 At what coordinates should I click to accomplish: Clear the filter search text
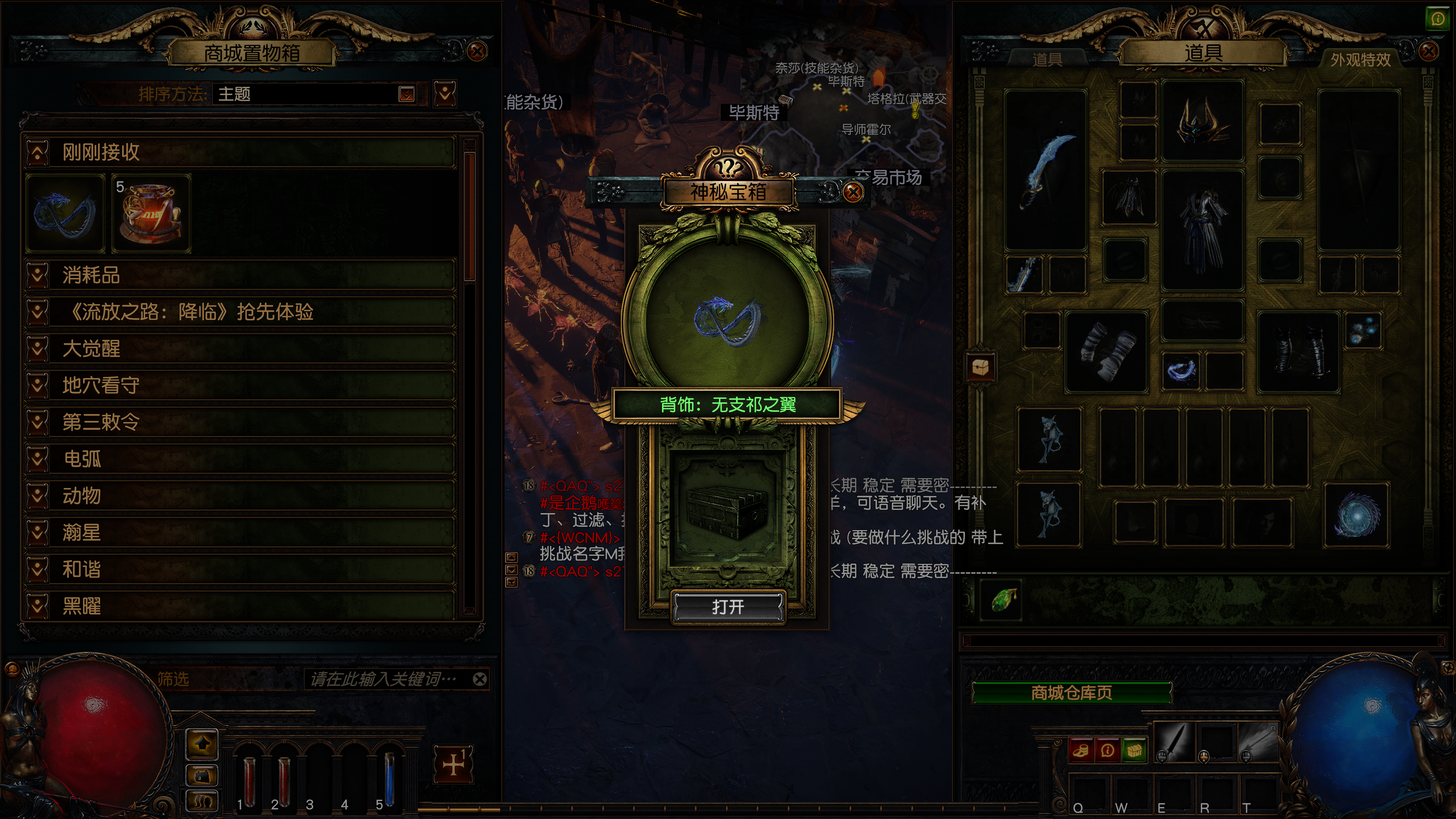(480, 679)
